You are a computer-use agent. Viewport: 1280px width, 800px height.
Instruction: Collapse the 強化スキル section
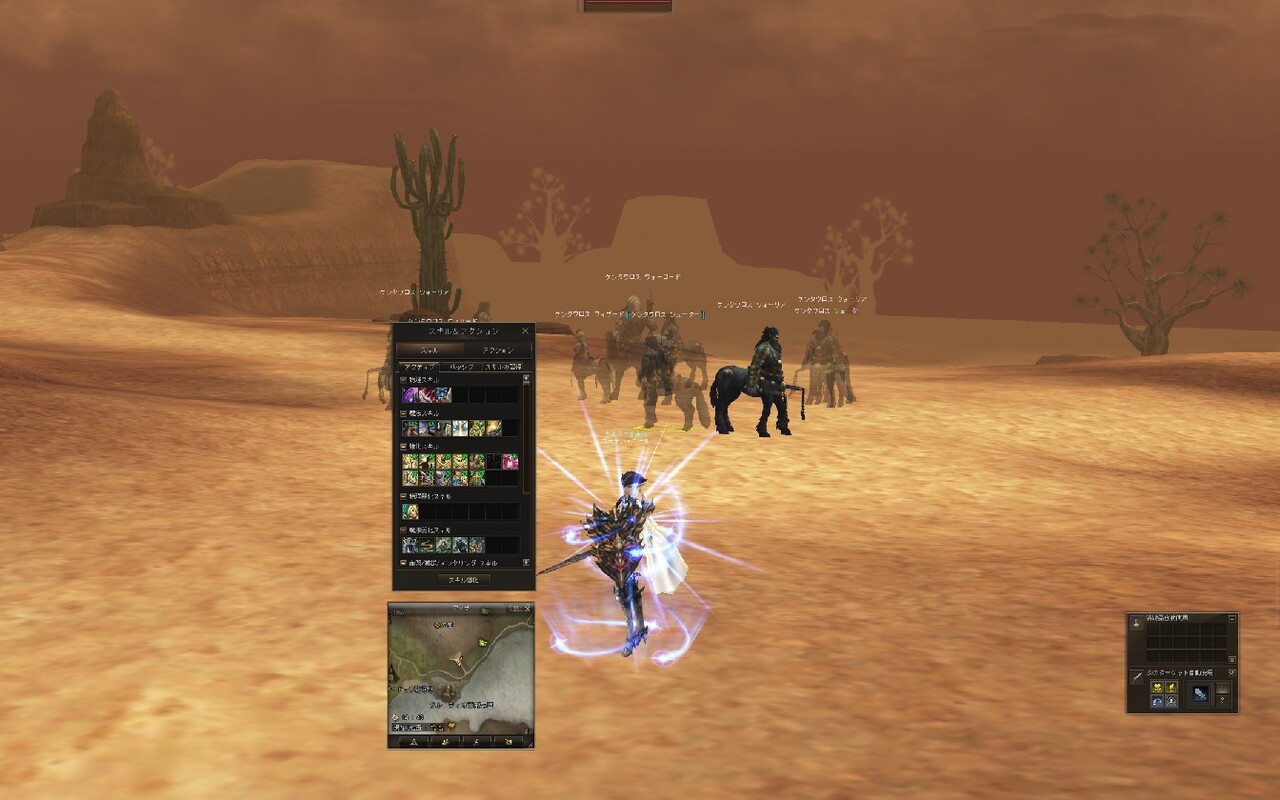(403, 448)
